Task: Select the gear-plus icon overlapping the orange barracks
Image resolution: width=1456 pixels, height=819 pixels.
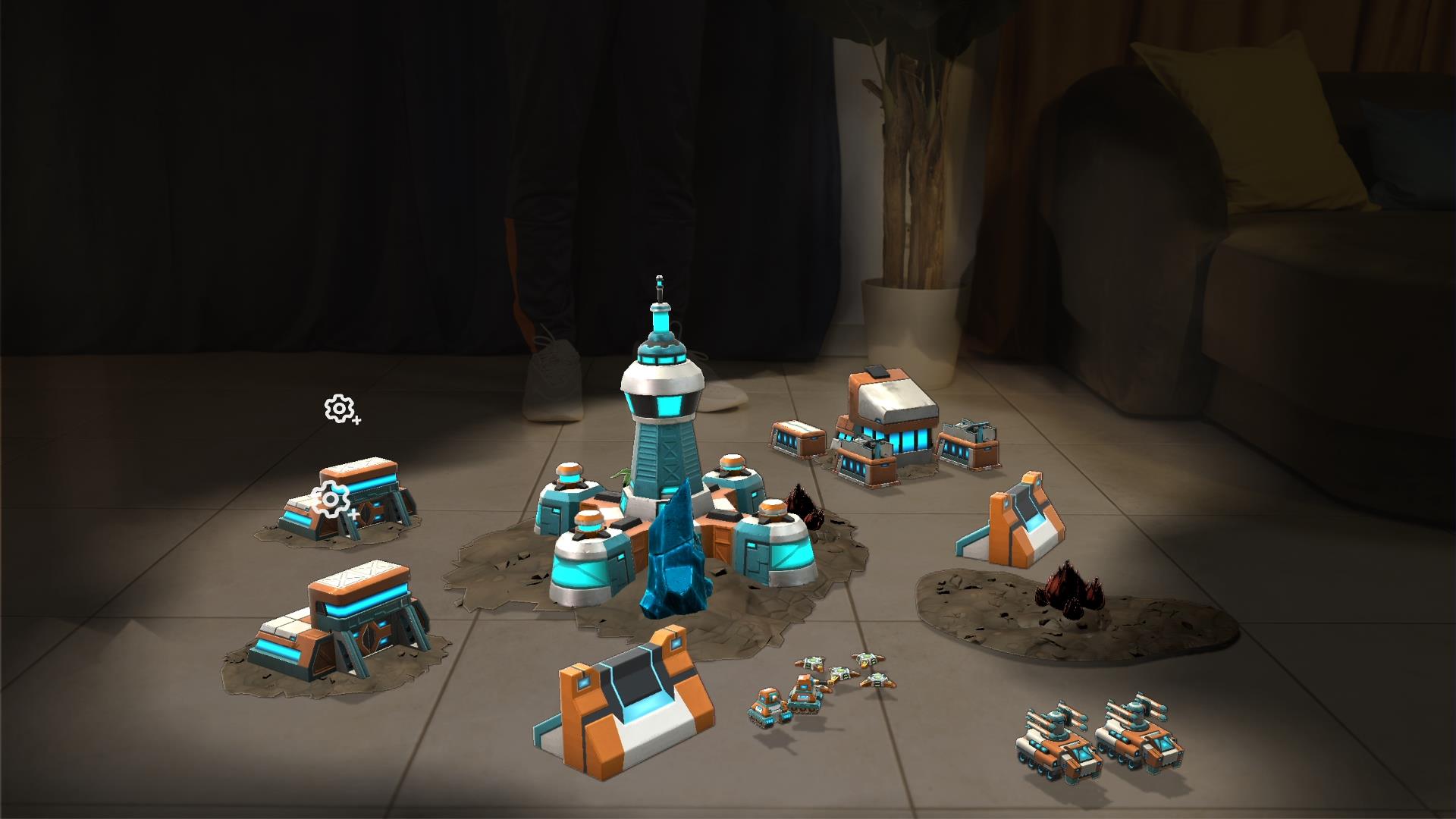Action: click(331, 500)
